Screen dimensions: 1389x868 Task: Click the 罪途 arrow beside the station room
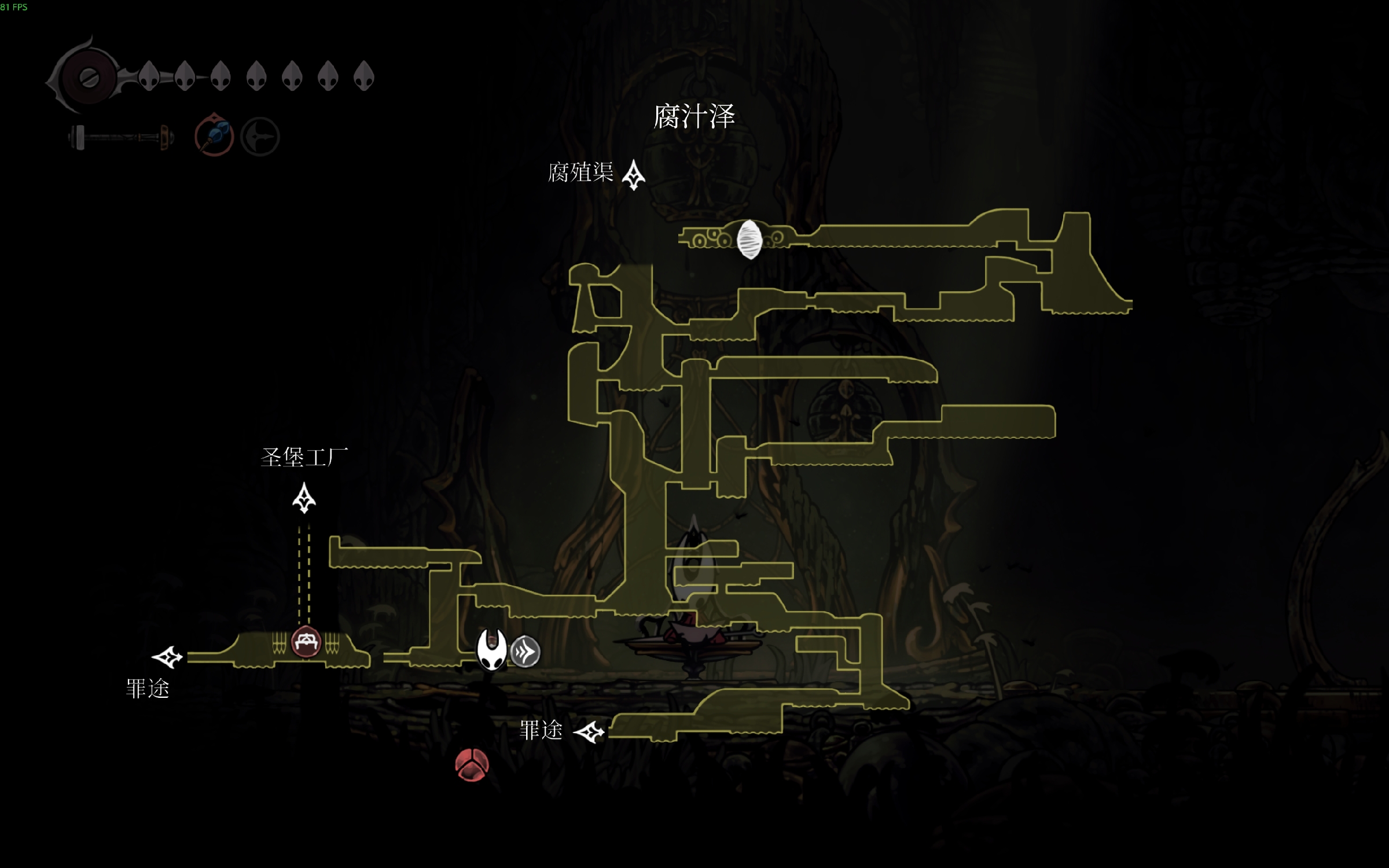(167, 657)
